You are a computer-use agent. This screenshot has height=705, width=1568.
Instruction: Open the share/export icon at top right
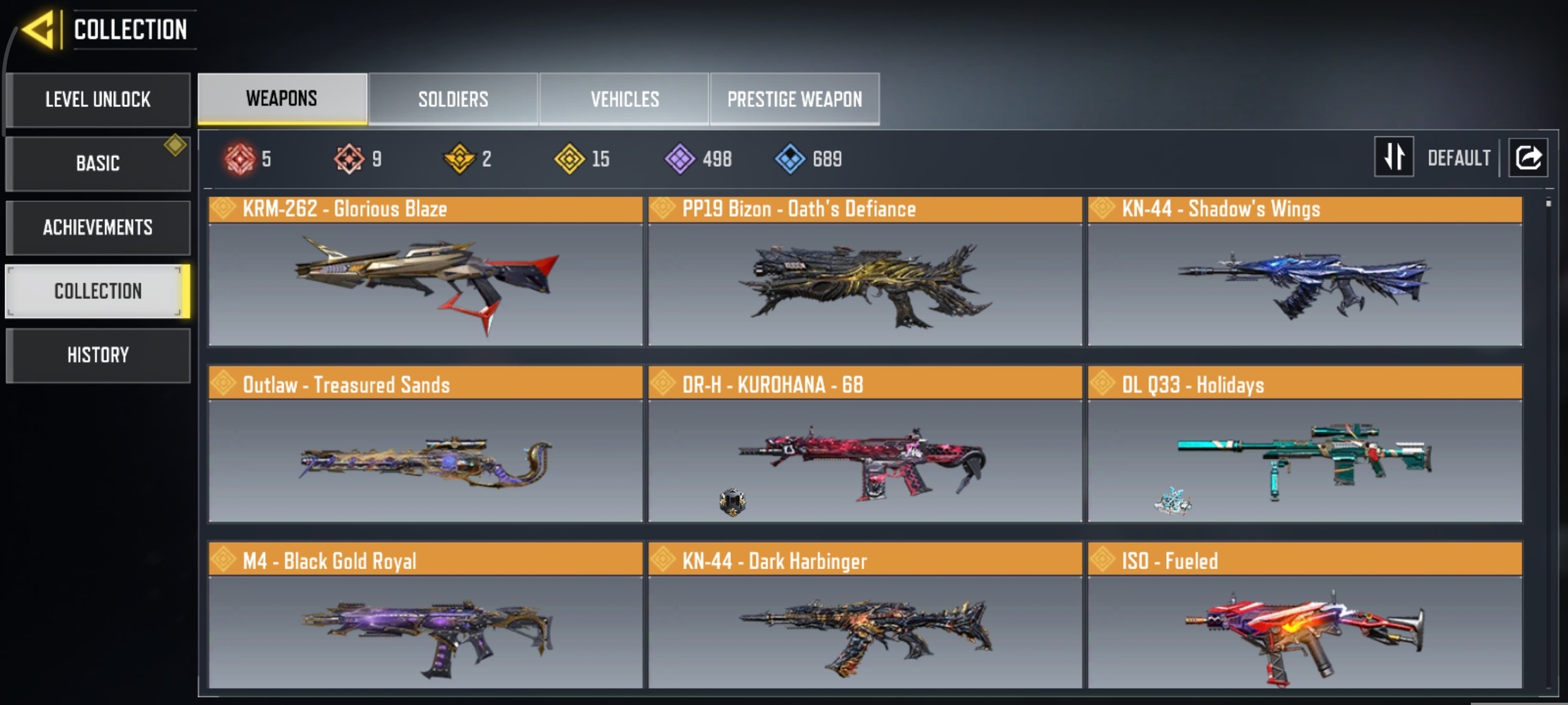click(x=1527, y=157)
